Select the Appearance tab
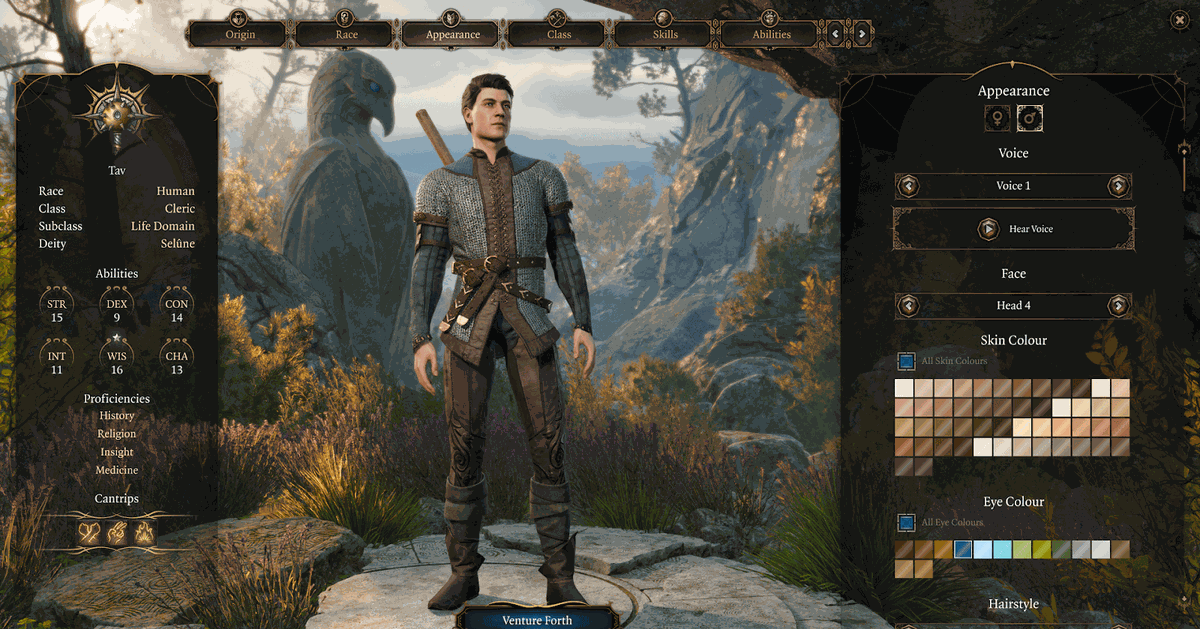1200x629 pixels. tap(453, 34)
